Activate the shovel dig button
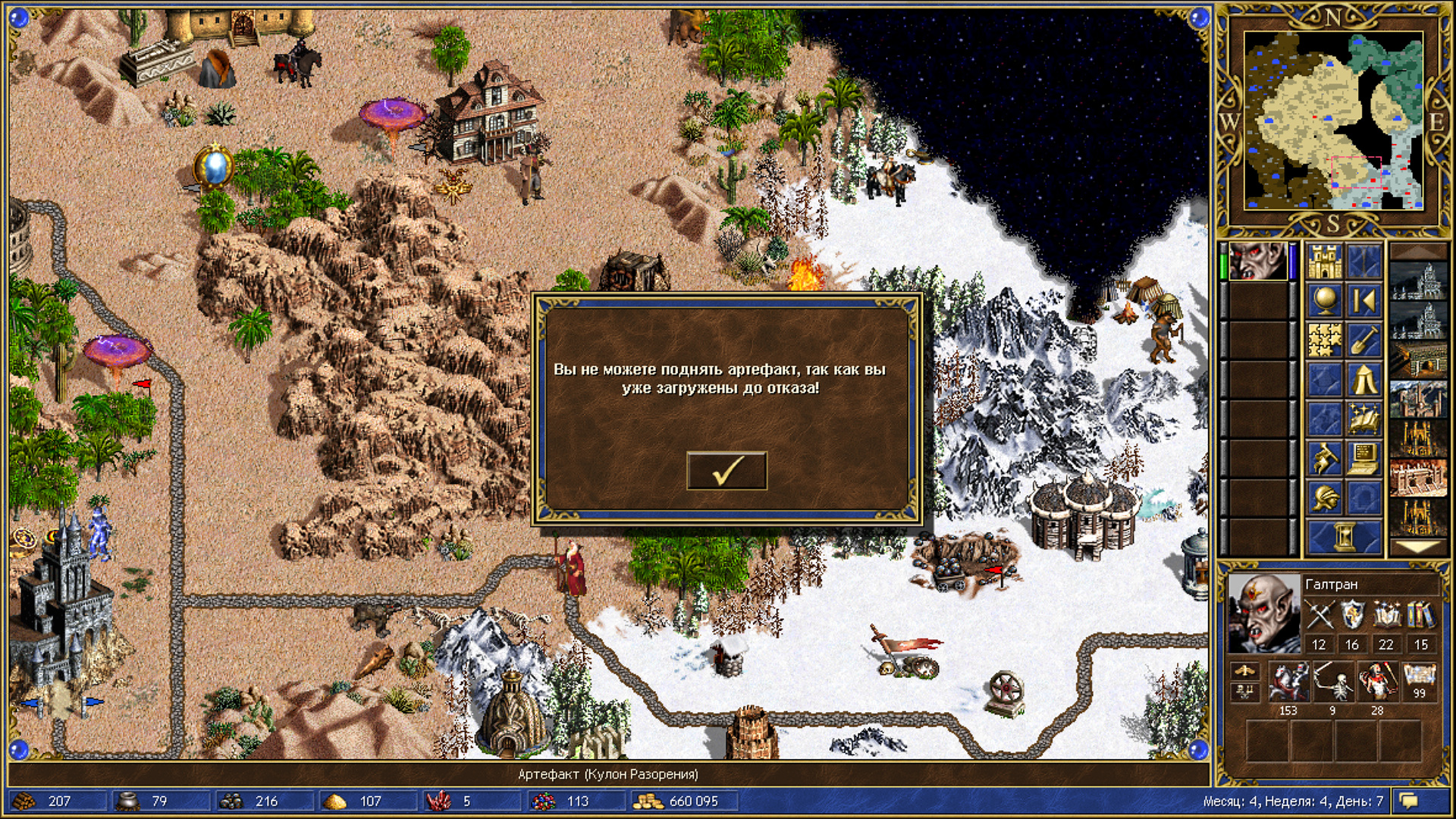This screenshot has width=1456, height=819. pyautogui.click(x=1363, y=340)
